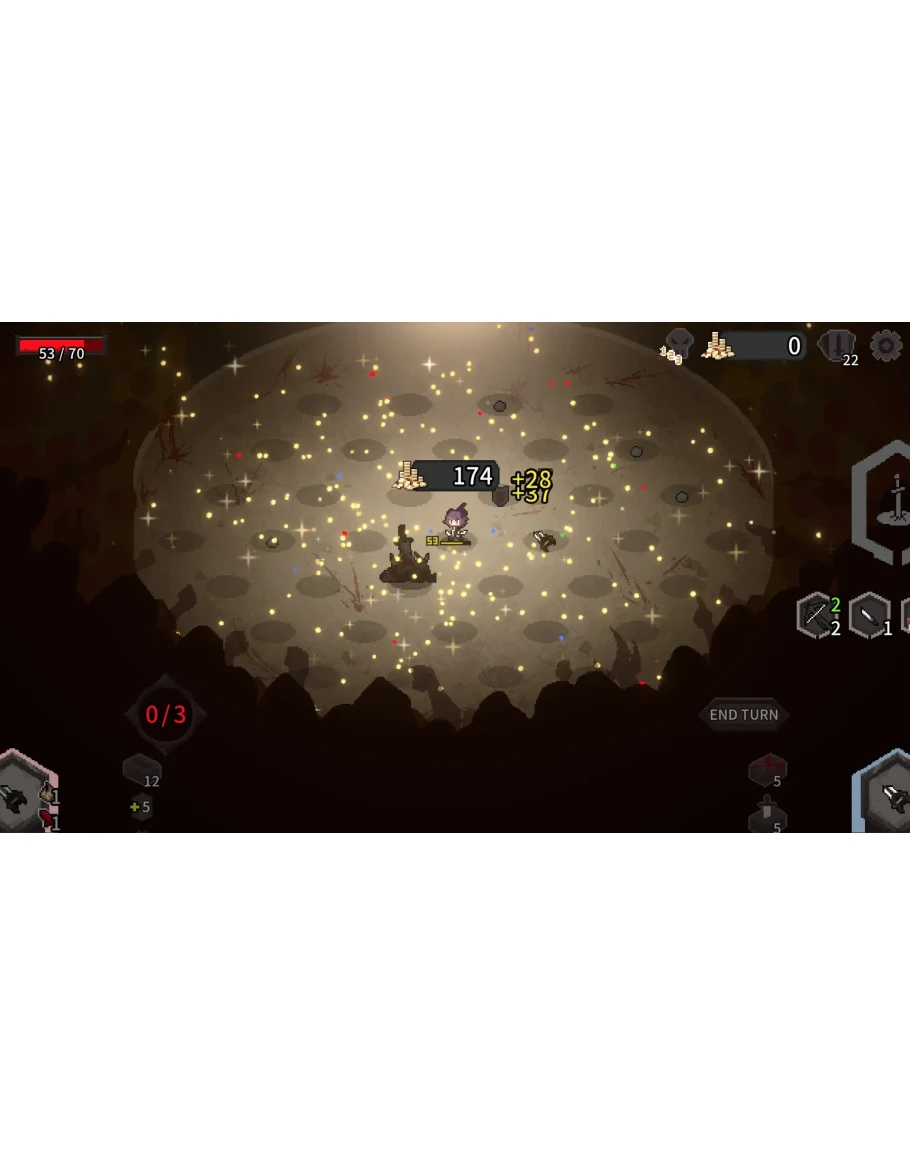
Task: Open the draw pile showing 12
Action: coord(141,770)
